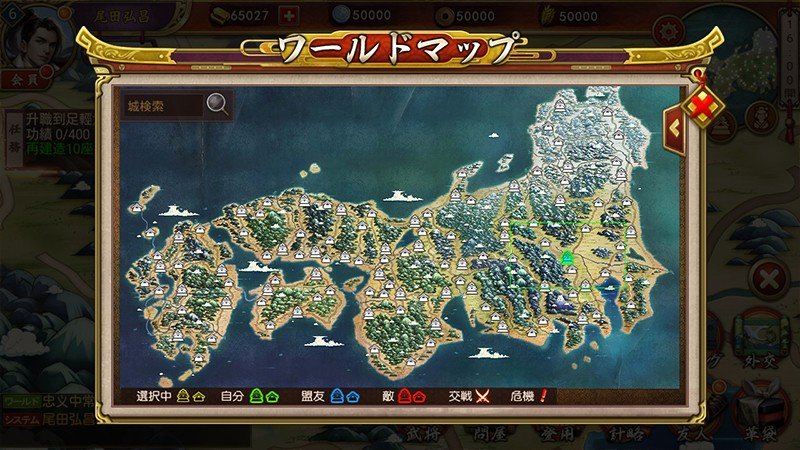
Task: Close the world map window
Action: [x=707, y=103]
